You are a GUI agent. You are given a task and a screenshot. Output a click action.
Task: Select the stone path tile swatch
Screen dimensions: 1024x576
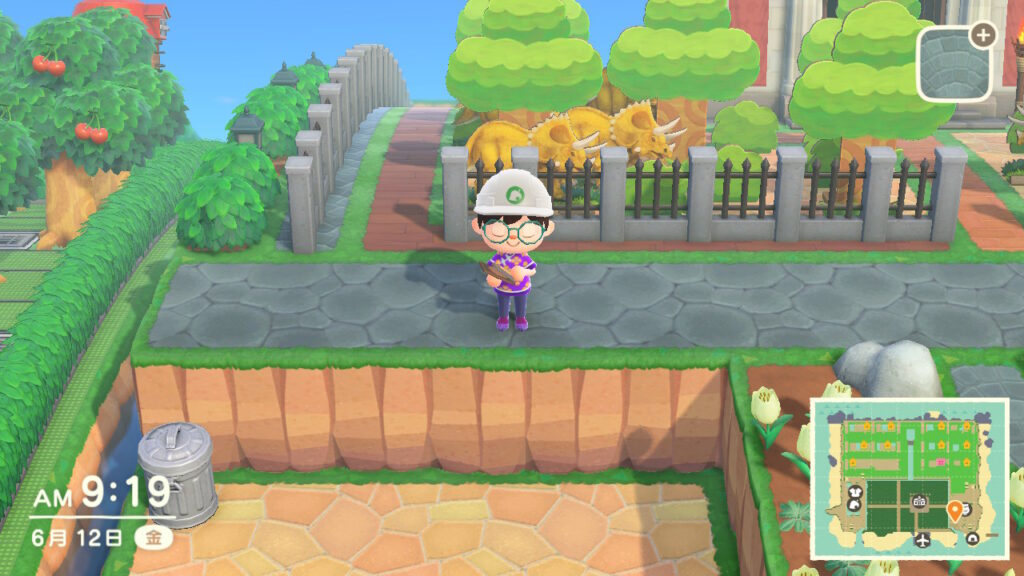954,62
